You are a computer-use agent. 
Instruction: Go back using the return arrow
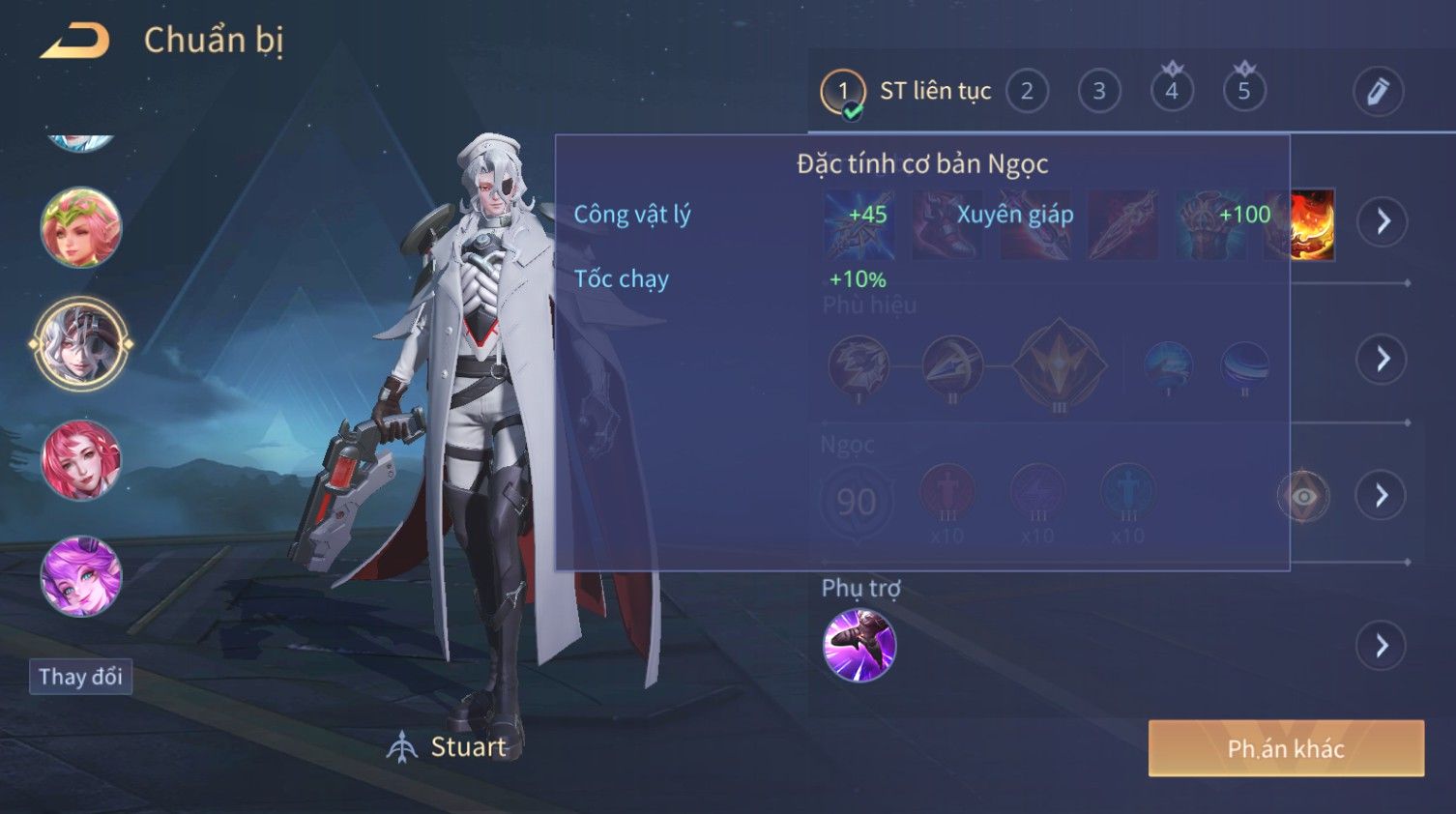tap(75, 41)
